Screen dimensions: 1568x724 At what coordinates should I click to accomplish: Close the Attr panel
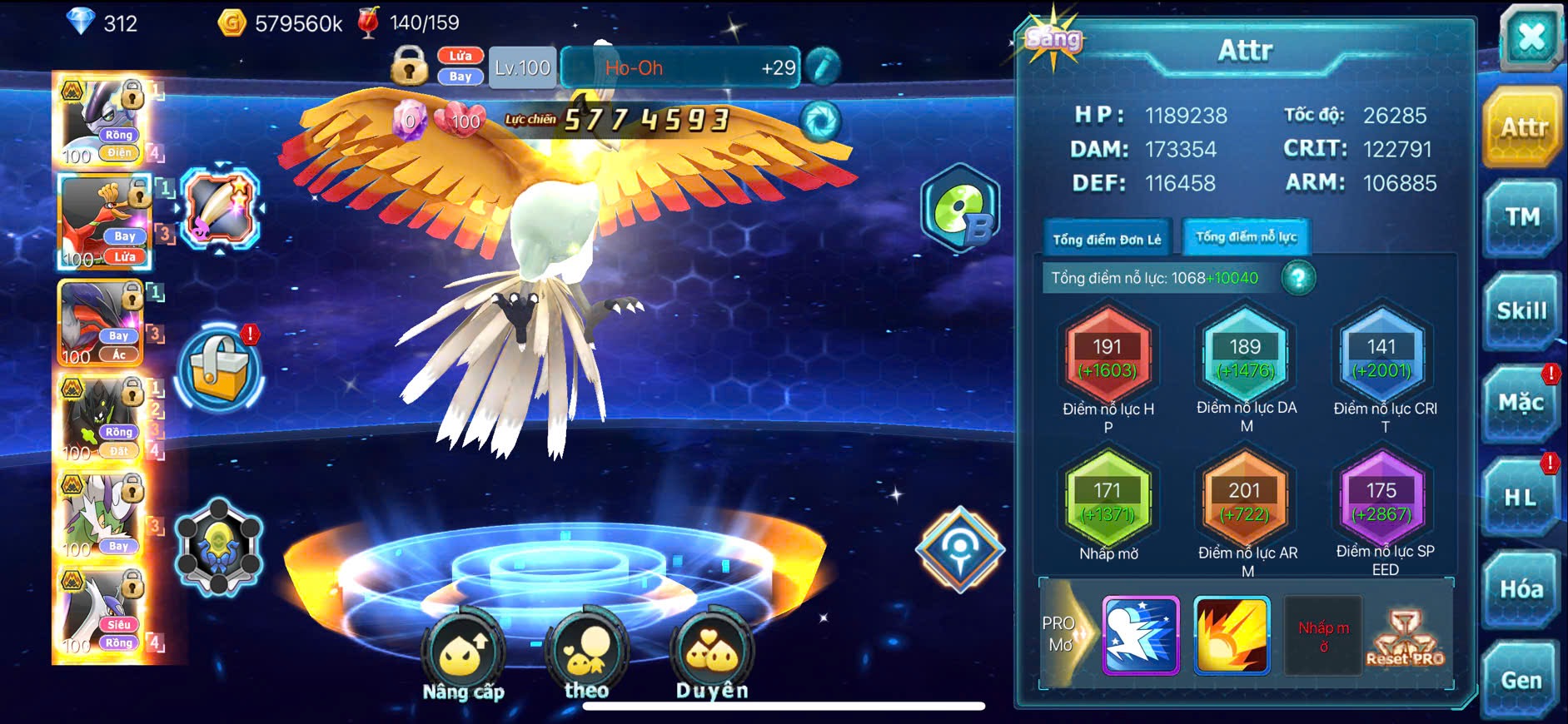click(1531, 37)
